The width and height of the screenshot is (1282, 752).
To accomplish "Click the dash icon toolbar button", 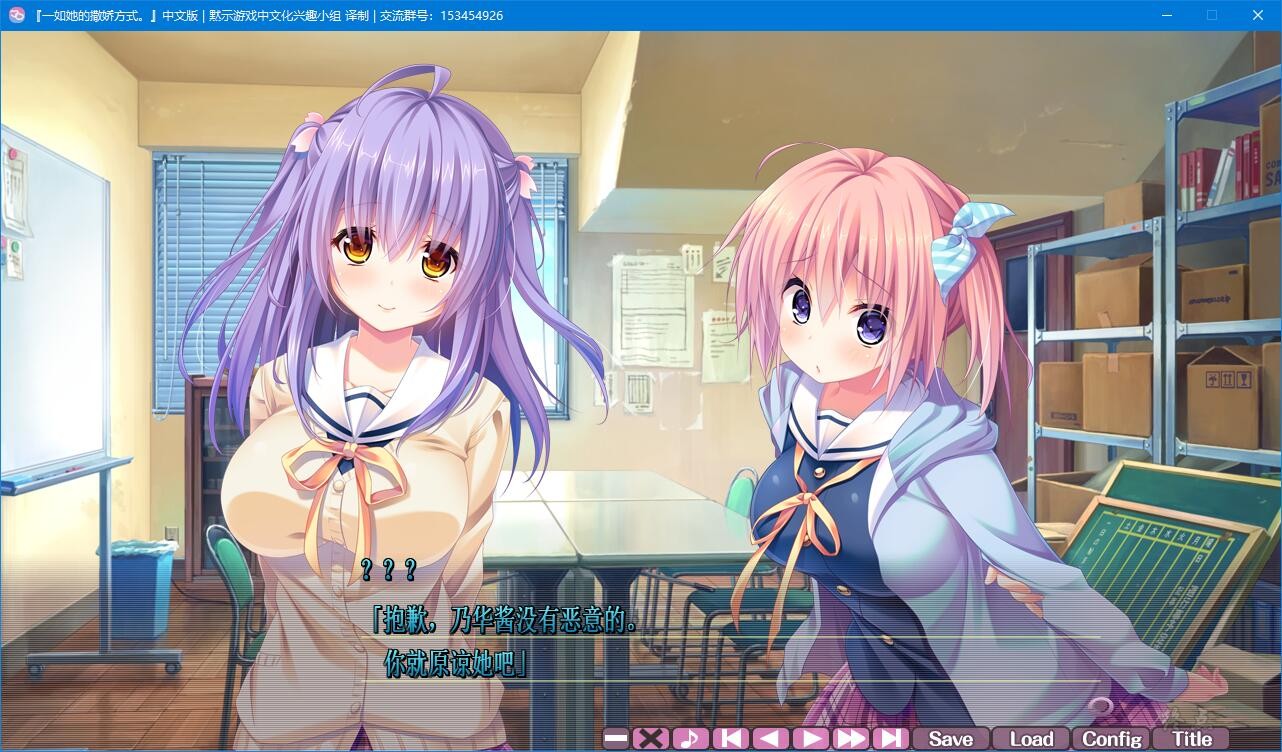I will coord(616,739).
